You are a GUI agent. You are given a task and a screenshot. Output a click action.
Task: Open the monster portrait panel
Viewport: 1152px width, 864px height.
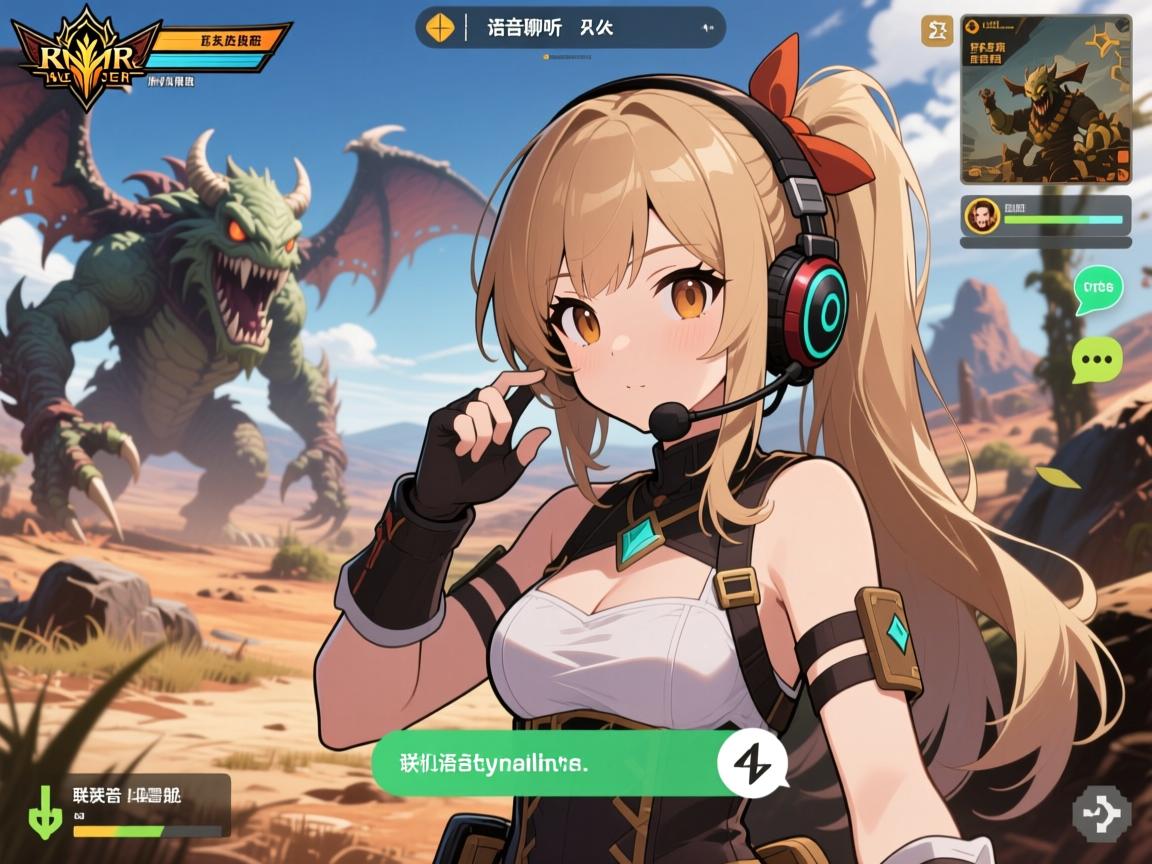point(1045,98)
